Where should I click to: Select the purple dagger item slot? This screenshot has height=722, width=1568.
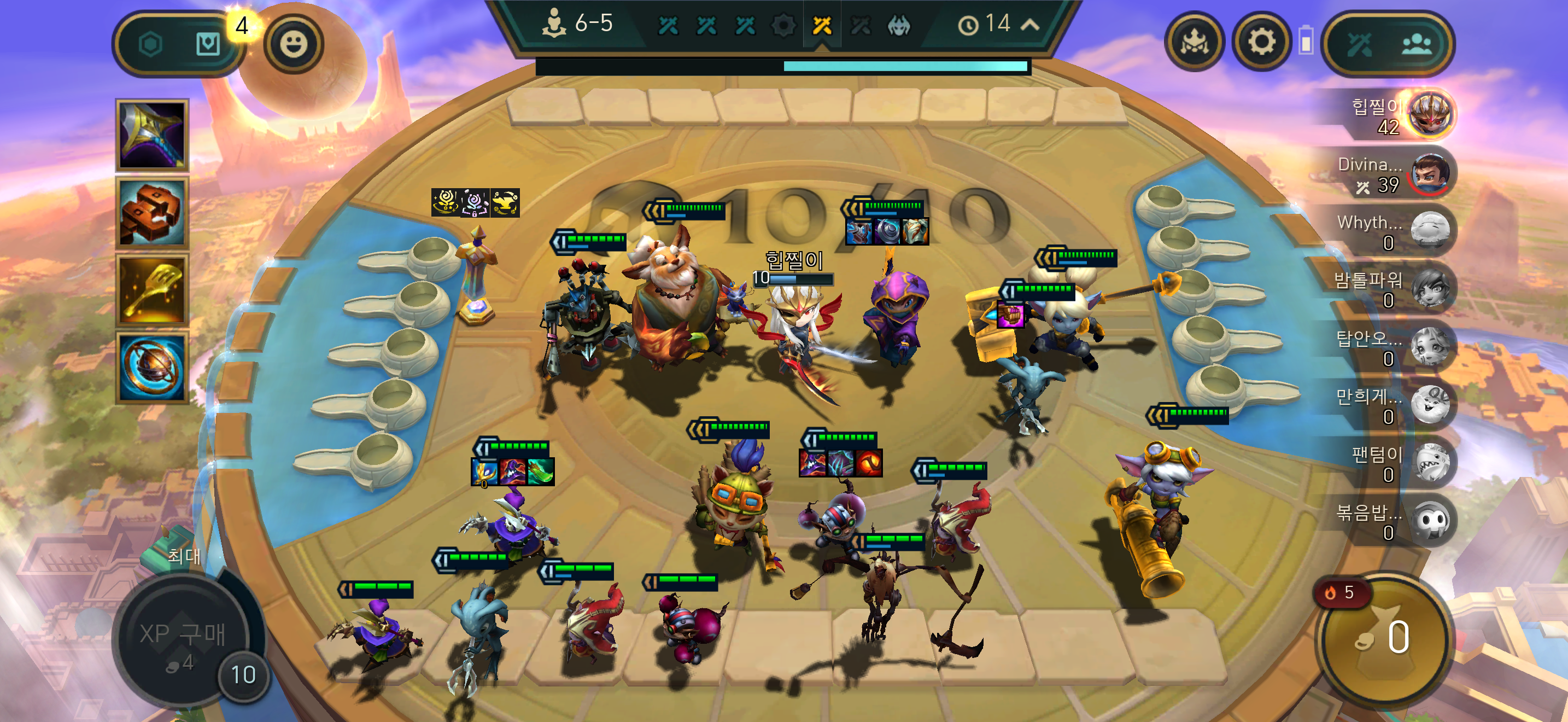click(x=152, y=135)
